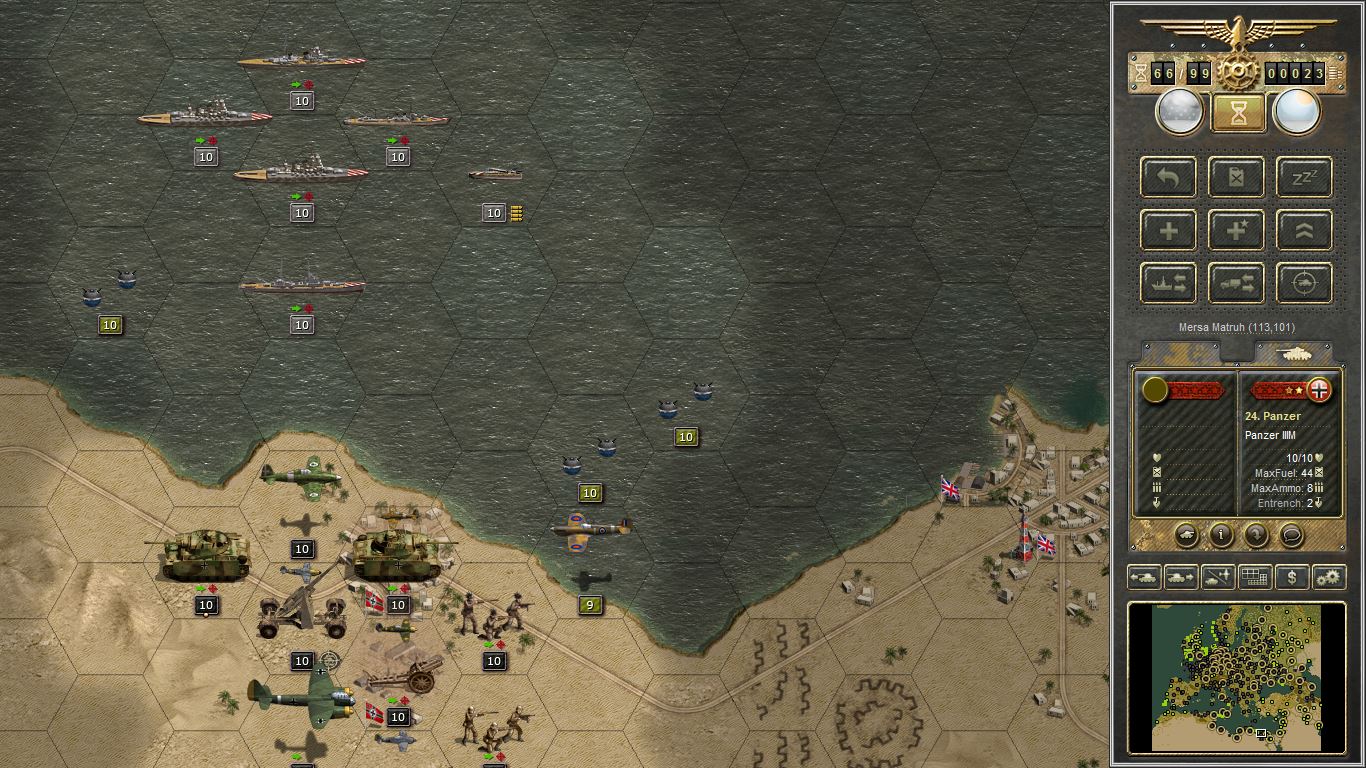Image resolution: width=1366 pixels, height=768 pixels.
Task: Give elite replacements with the plus-star button
Action: (1237, 230)
